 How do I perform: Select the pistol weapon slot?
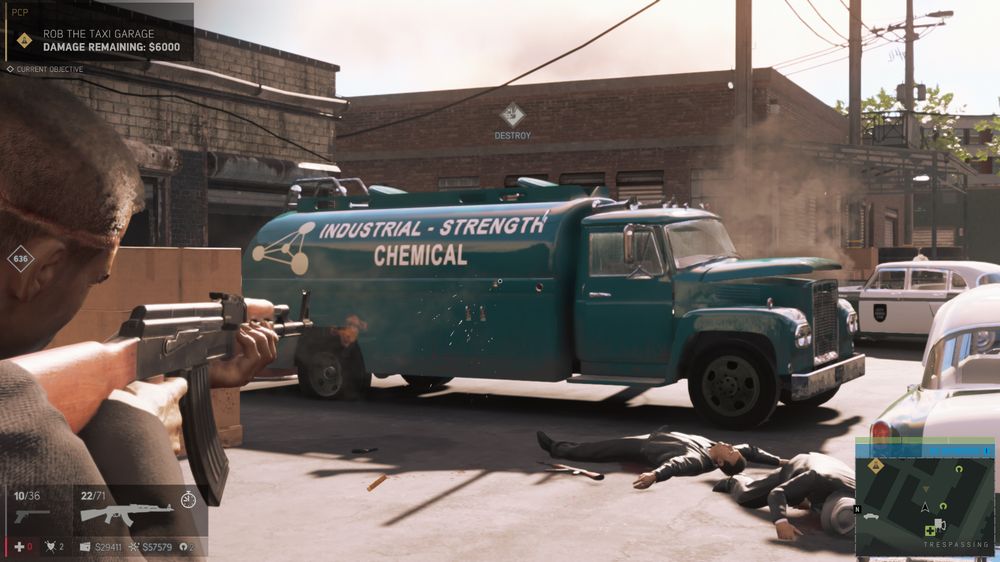(x=32, y=514)
